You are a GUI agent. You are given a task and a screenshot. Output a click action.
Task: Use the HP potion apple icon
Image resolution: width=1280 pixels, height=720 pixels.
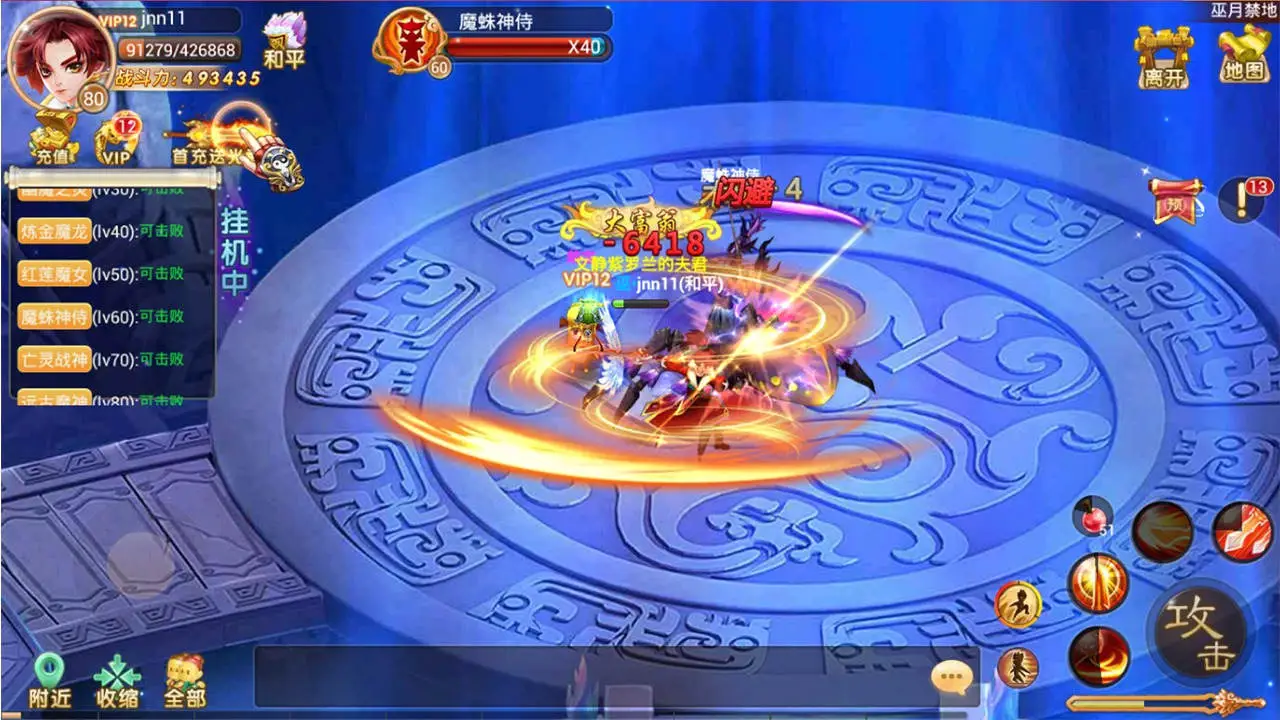(x=1095, y=518)
